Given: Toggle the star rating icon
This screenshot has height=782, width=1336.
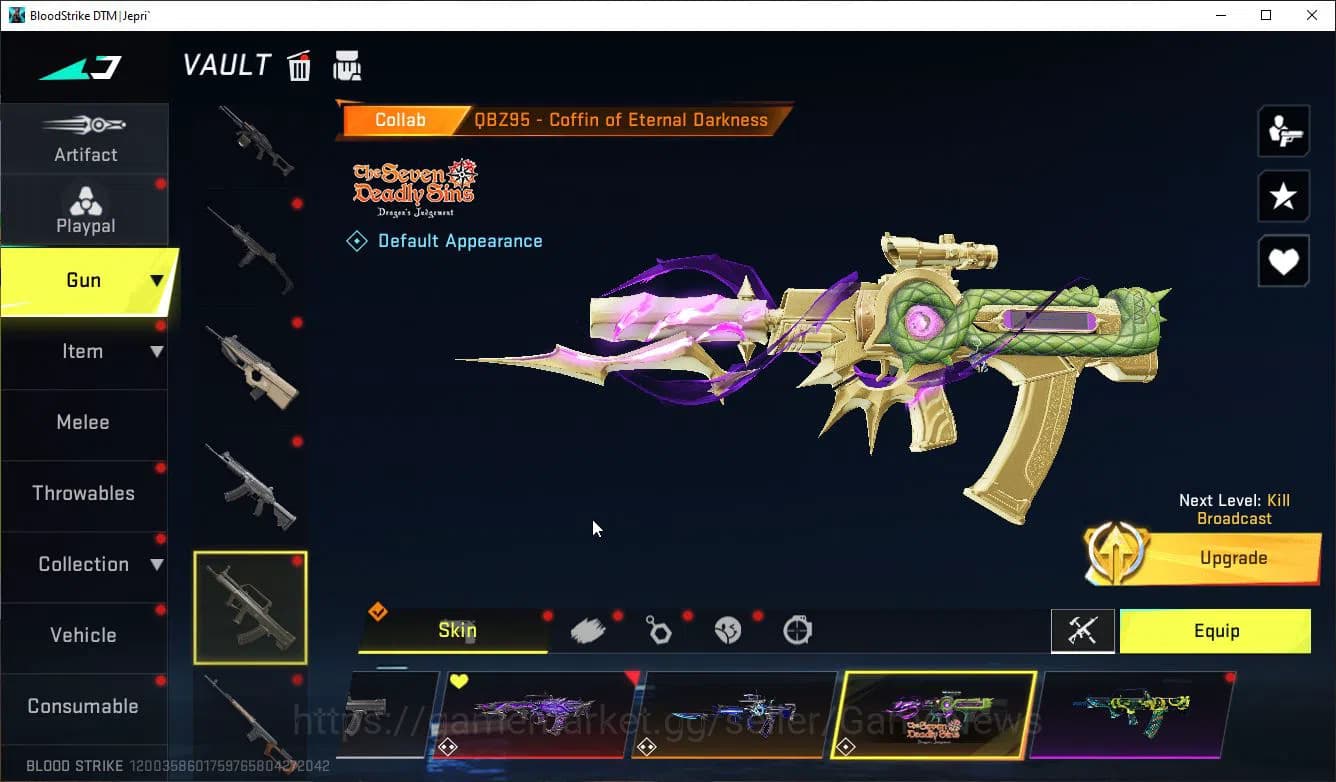Looking at the screenshot, I should coord(1283,196).
